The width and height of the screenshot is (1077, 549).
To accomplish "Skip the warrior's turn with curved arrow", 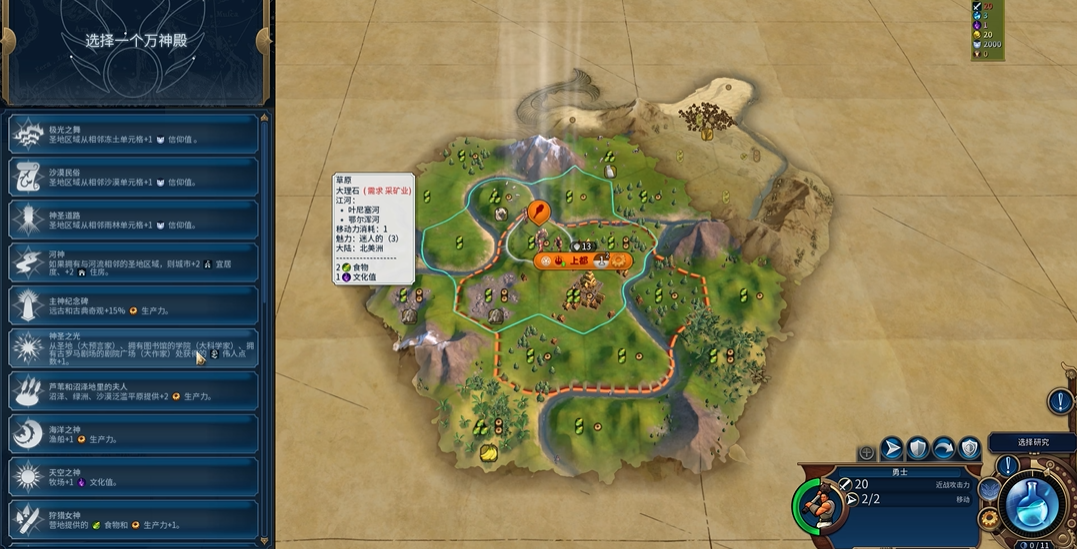I will (944, 449).
